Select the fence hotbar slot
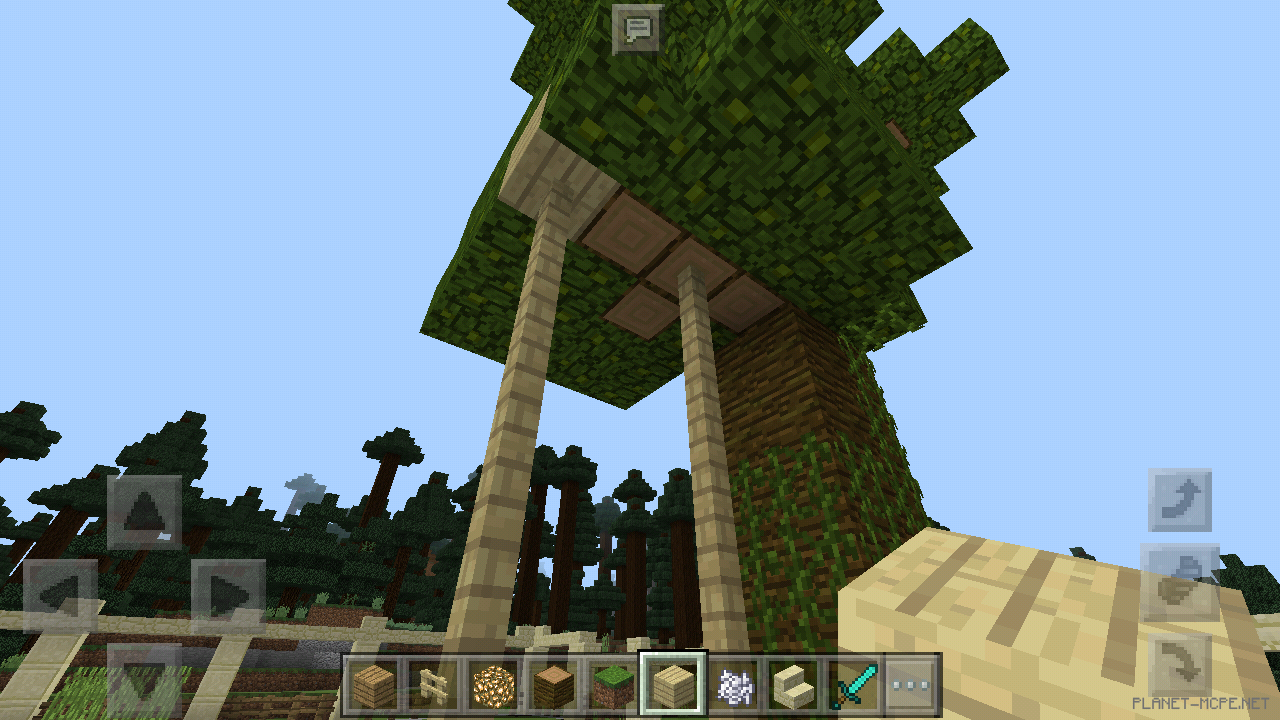Viewport: 1280px width, 720px height. (x=432, y=686)
